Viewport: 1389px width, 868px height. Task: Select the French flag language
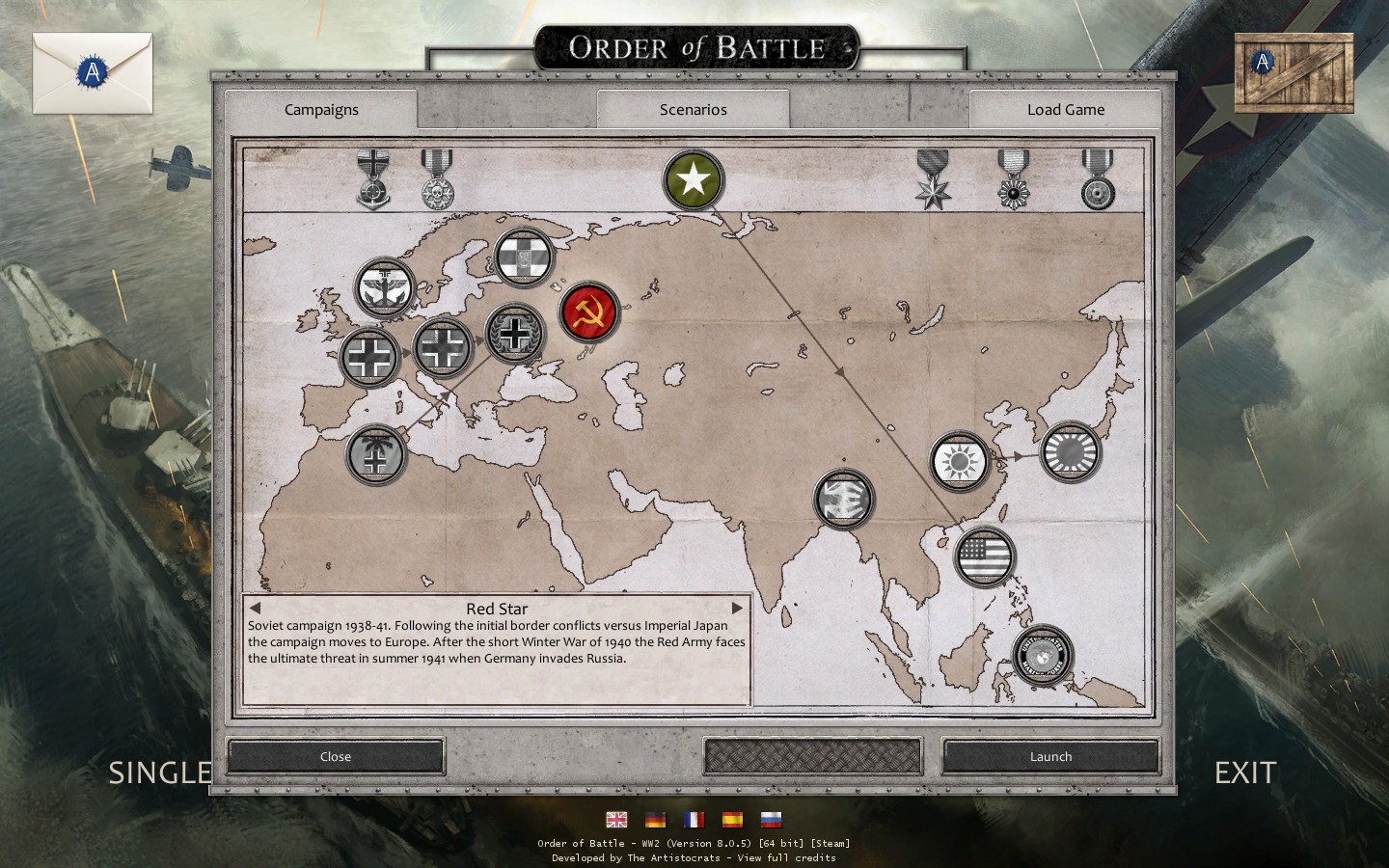[x=694, y=820]
